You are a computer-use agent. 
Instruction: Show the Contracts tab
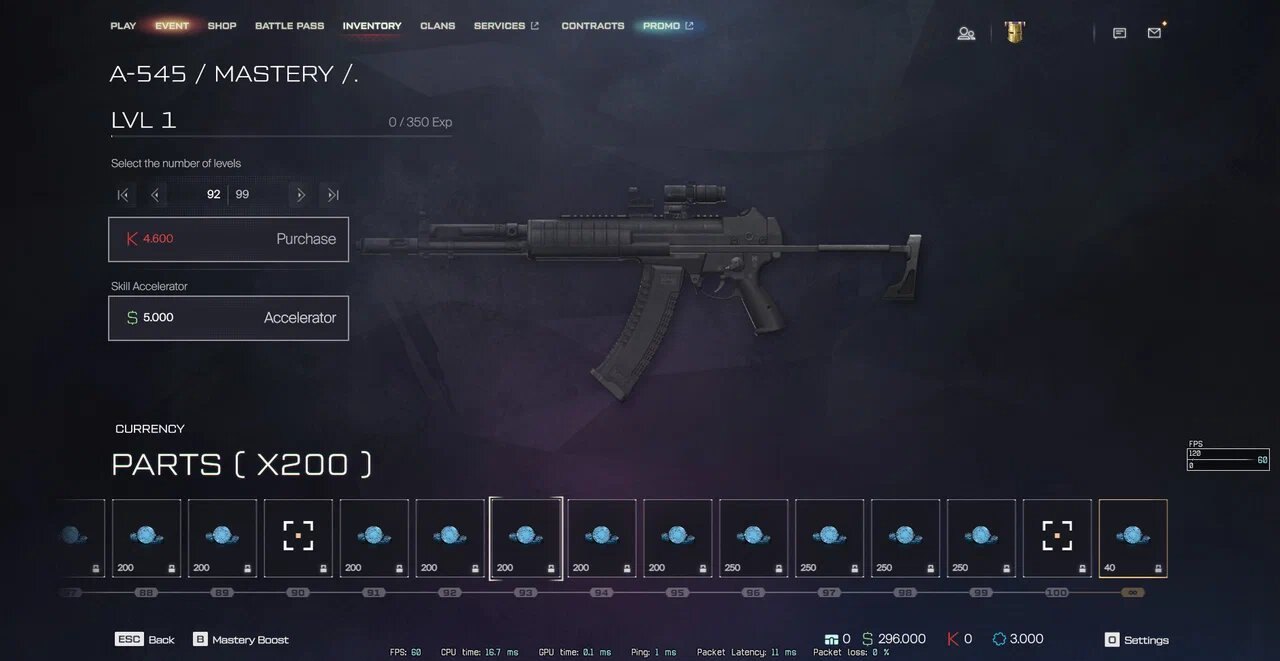[x=593, y=26]
